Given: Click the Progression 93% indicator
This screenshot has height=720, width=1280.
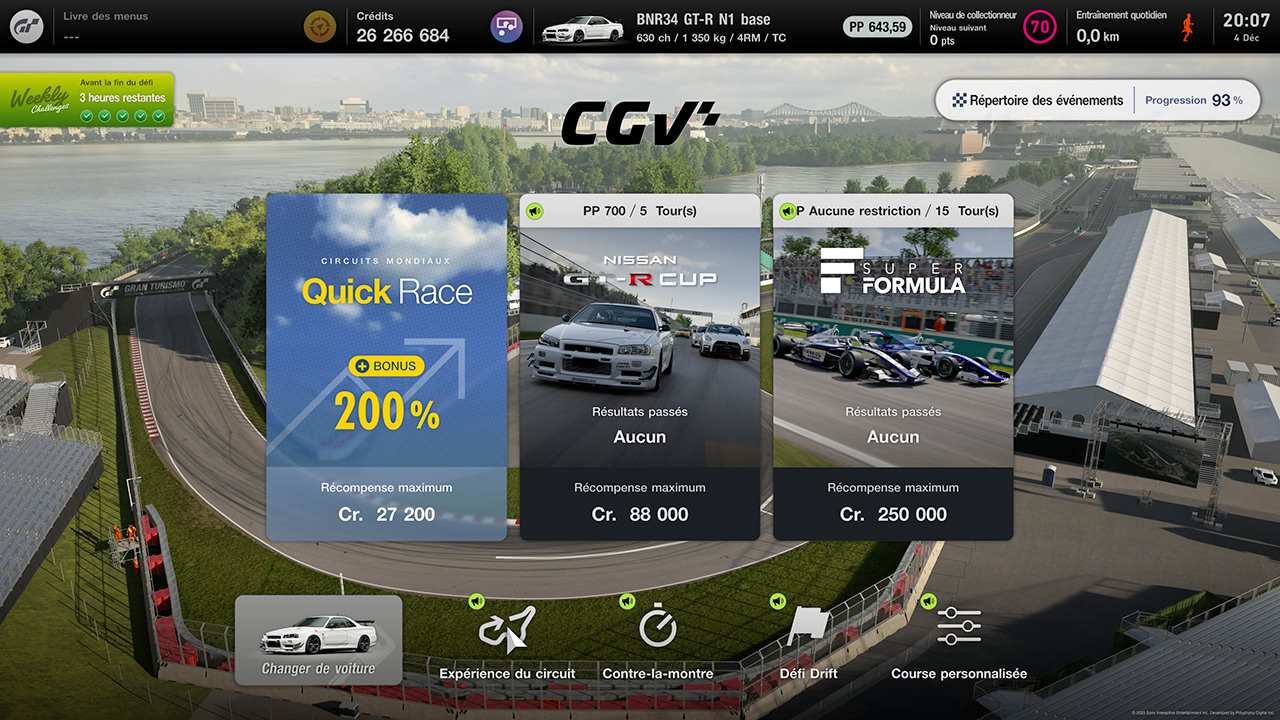Looking at the screenshot, I should pos(1196,100).
